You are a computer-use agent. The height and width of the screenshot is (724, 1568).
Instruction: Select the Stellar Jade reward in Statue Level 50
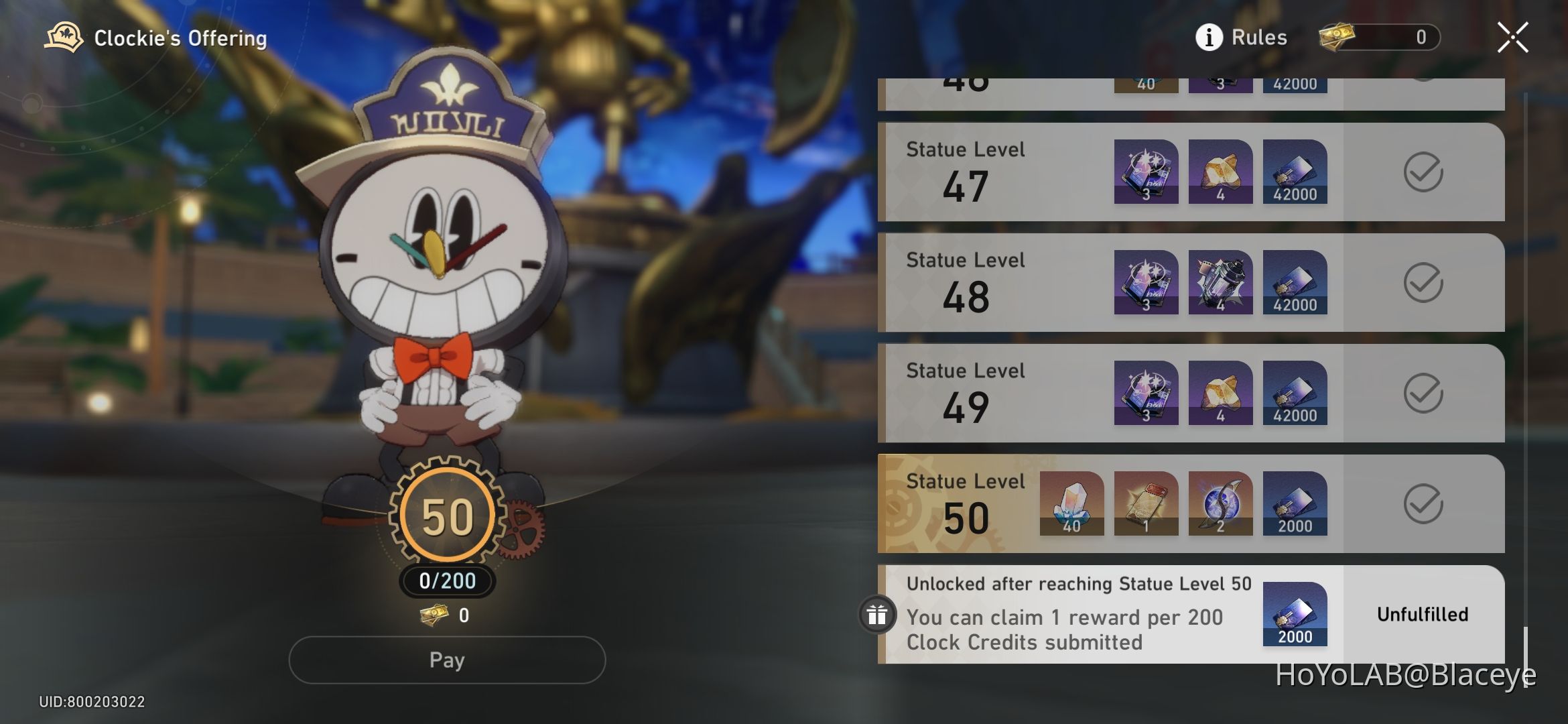pos(1072,504)
